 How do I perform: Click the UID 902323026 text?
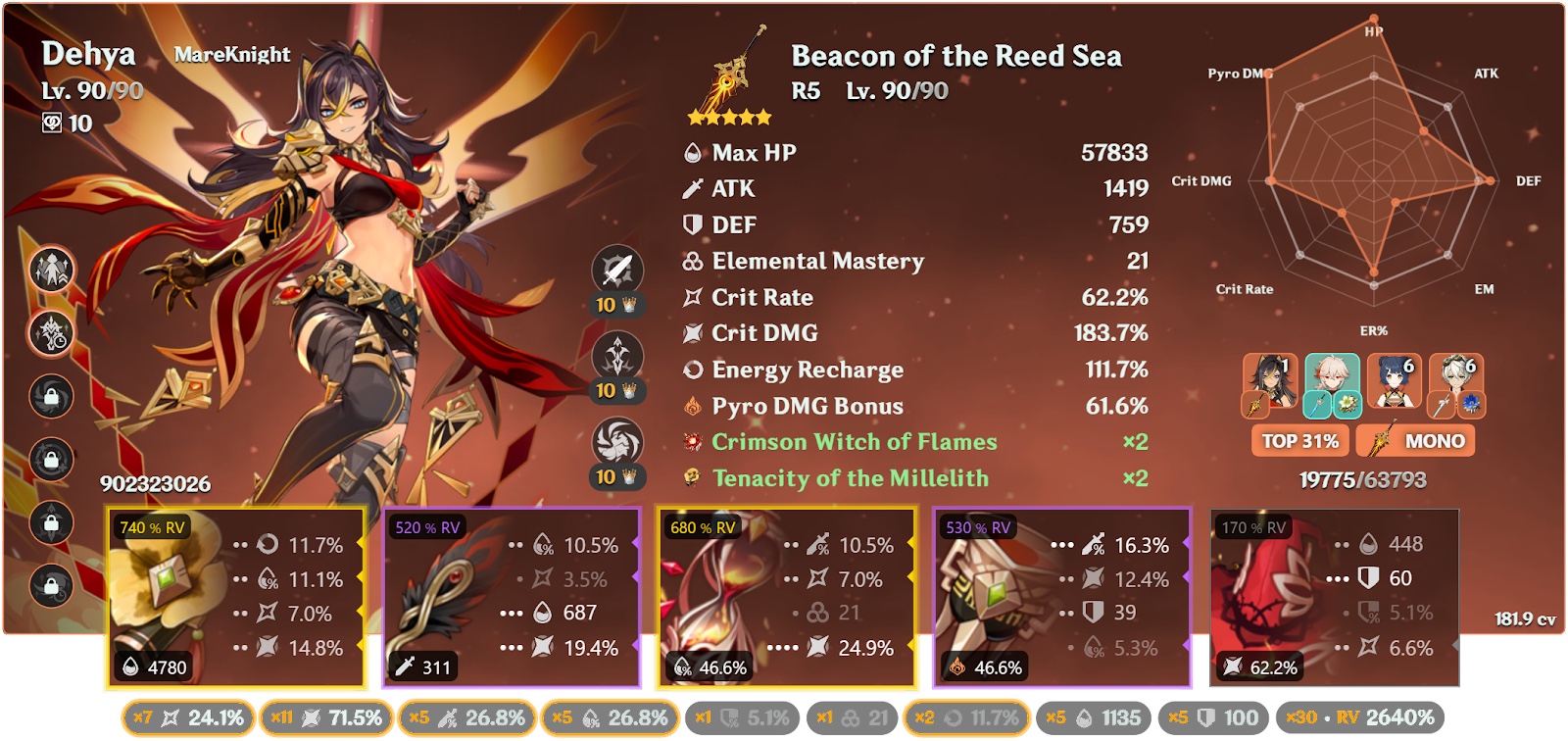[157, 482]
